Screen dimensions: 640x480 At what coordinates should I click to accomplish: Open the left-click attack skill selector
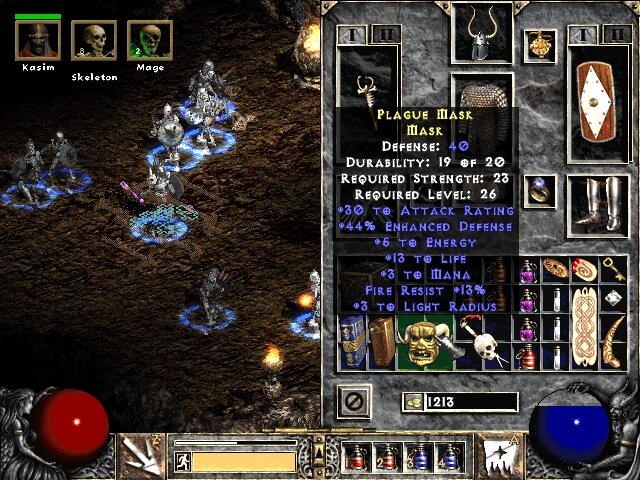138,455
